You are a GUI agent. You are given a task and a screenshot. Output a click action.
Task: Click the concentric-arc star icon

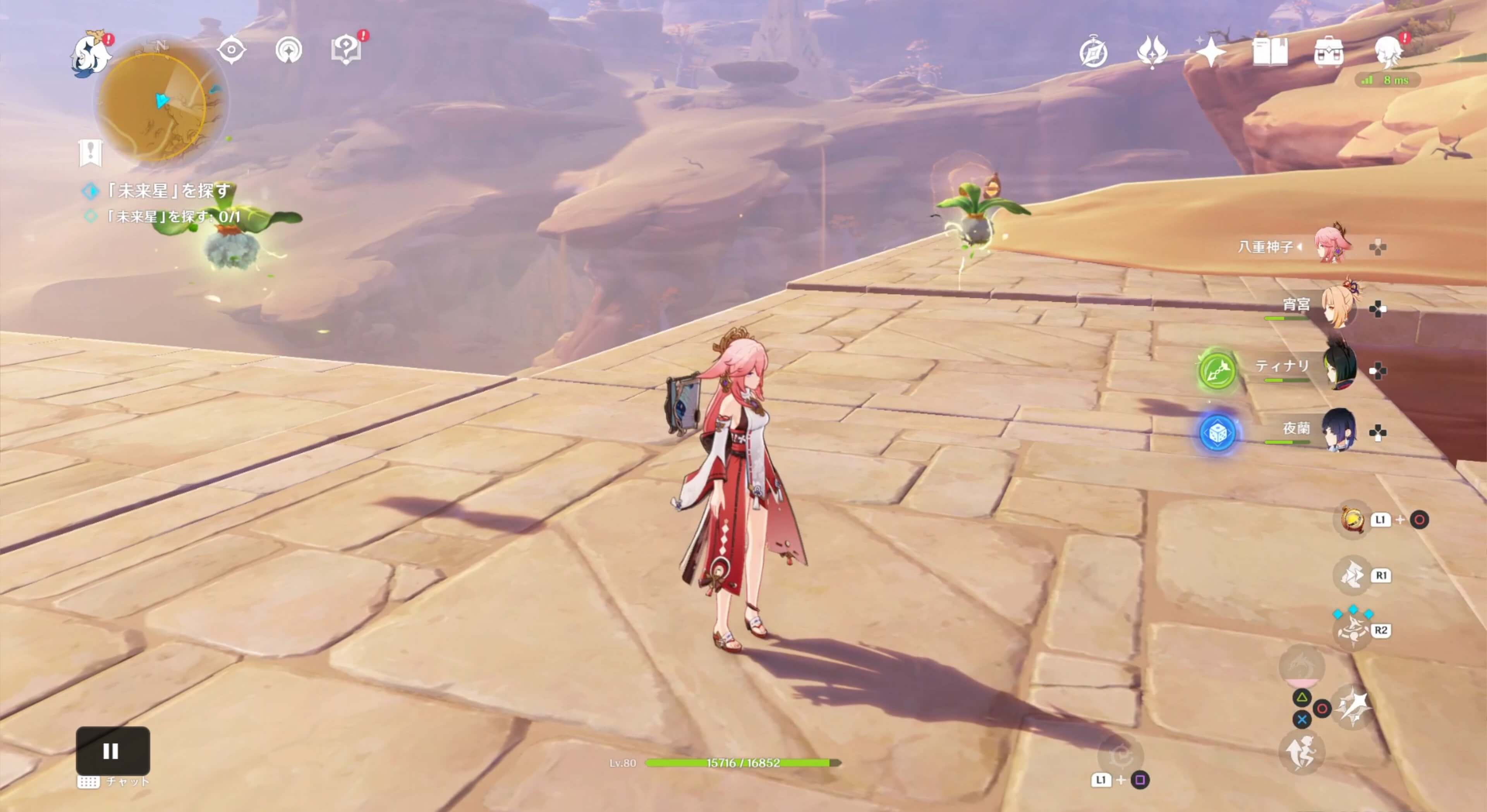[x=288, y=51]
